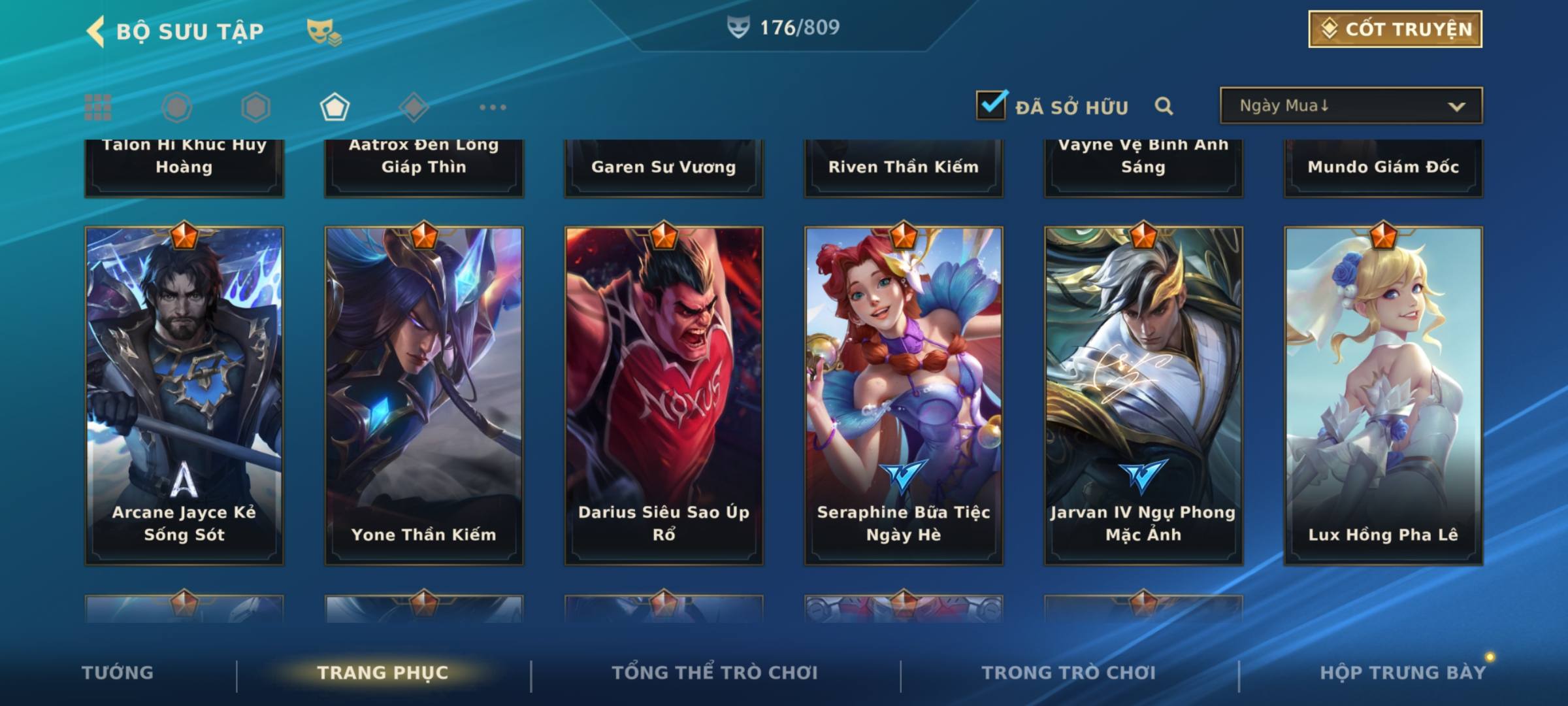Choose the pentagon rarity filter
Screen dimensions: 1568x706
(335, 107)
